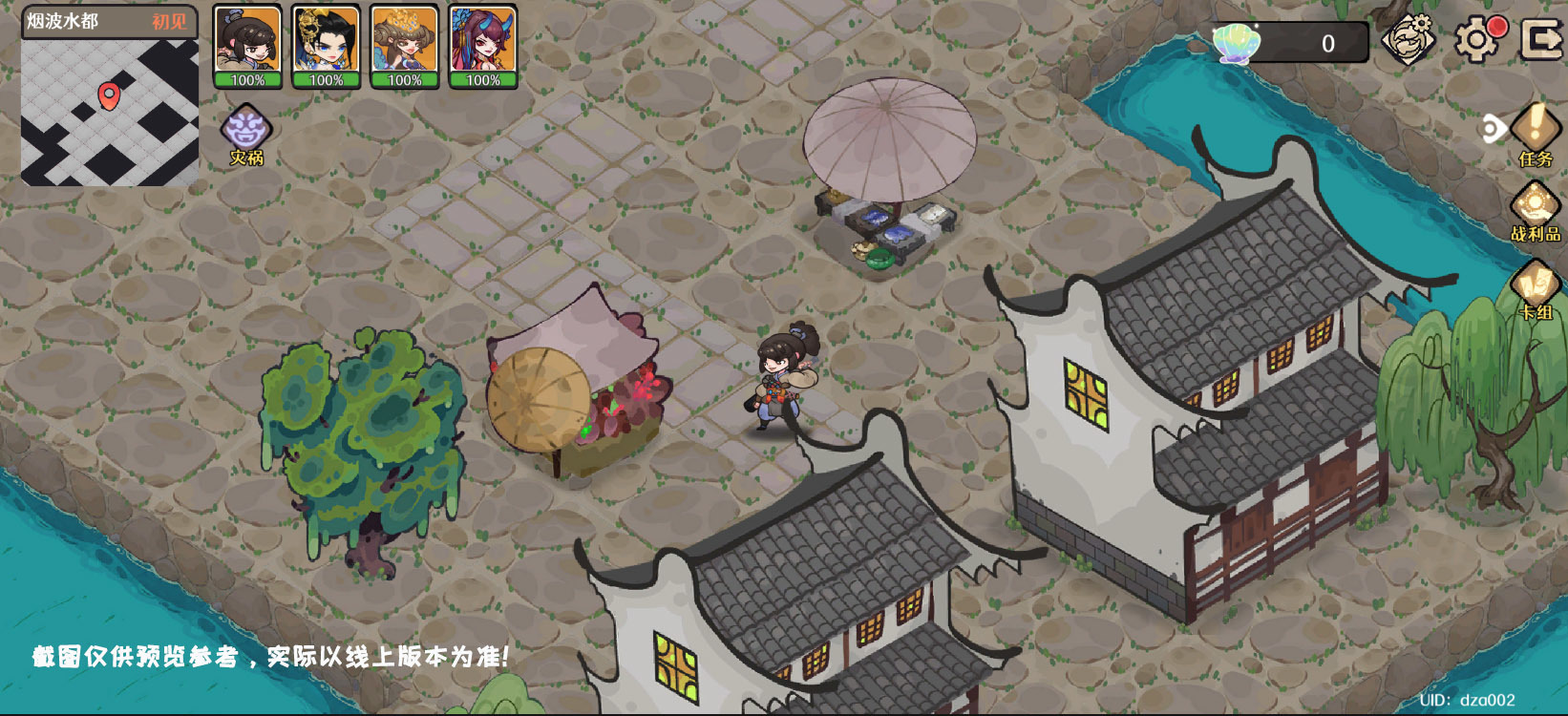Click the 初见 label on the minimap header
The width and height of the screenshot is (1568, 716).
(x=170, y=21)
